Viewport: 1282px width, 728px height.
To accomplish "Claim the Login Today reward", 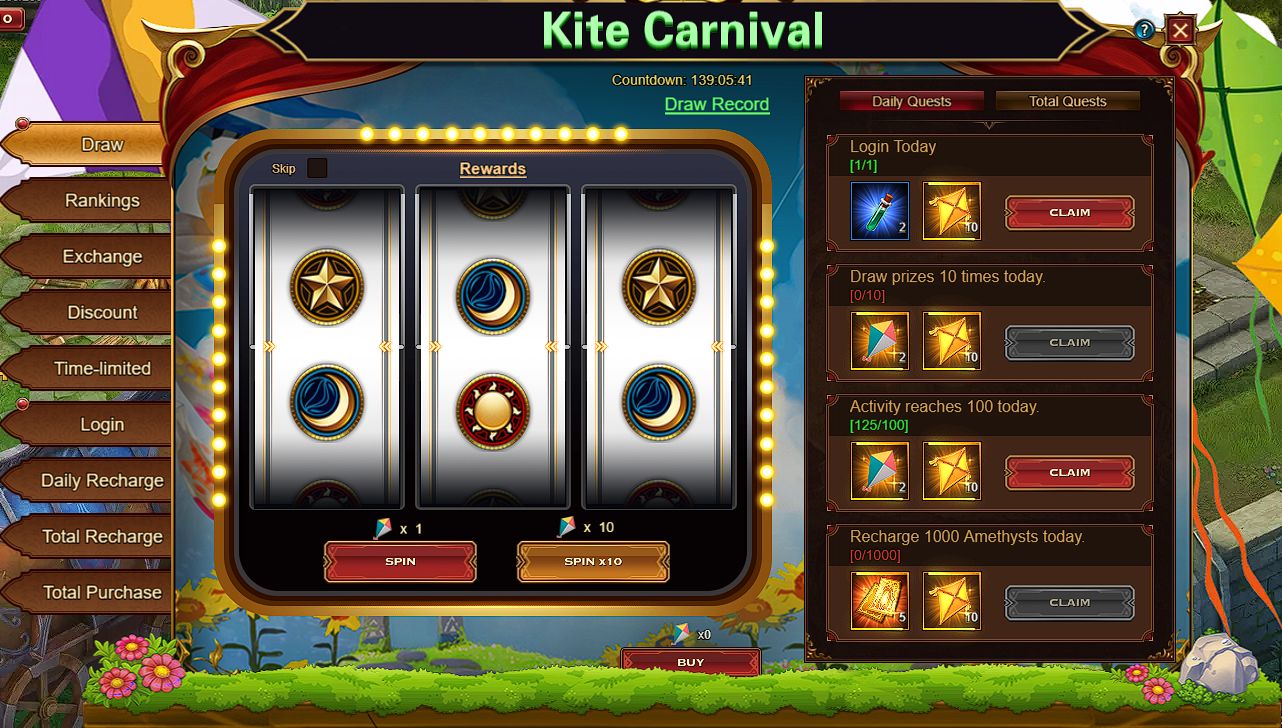I will coord(1069,213).
